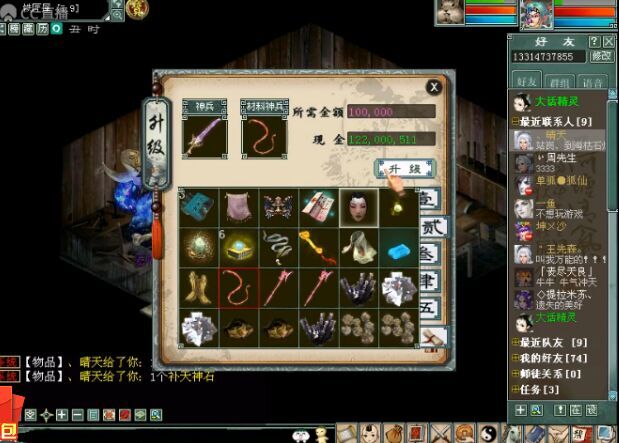Viewport: 619px width, 443px height.
Task: Click the 升级 upgrade button
Action: [x=404, y=167]
